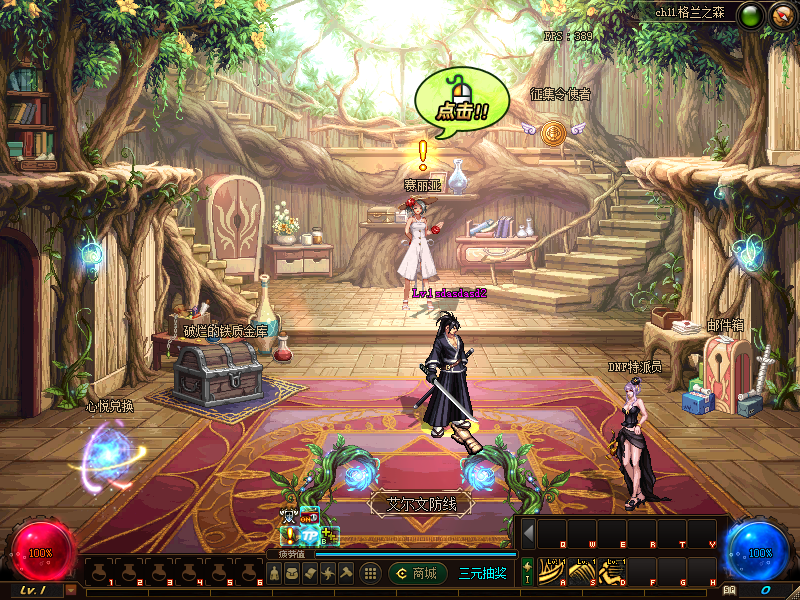Select the skill in slot A
The height and width of the screenshot is (600, 800).
pos(551,570)
